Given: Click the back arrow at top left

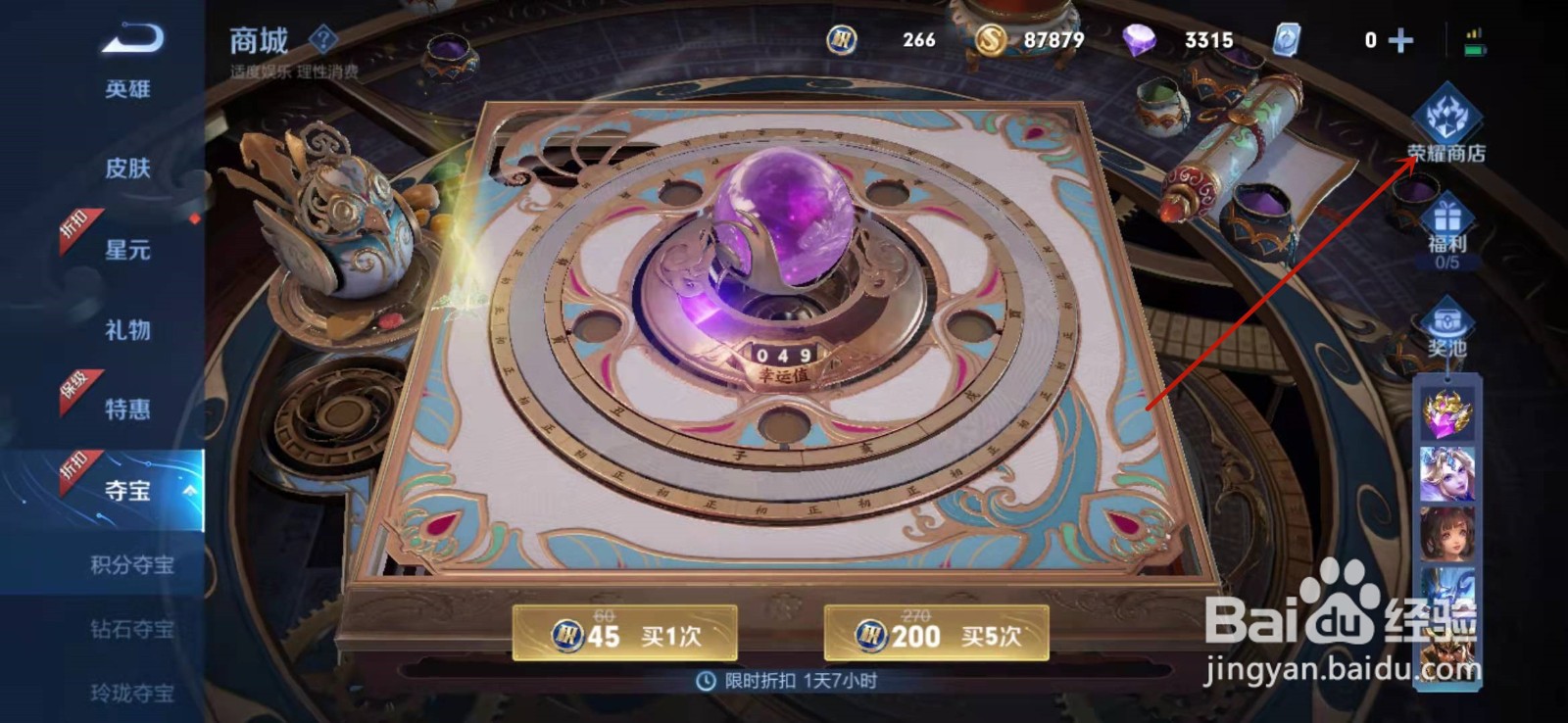Looking at the screenshot, I should [x=129, y=35].
